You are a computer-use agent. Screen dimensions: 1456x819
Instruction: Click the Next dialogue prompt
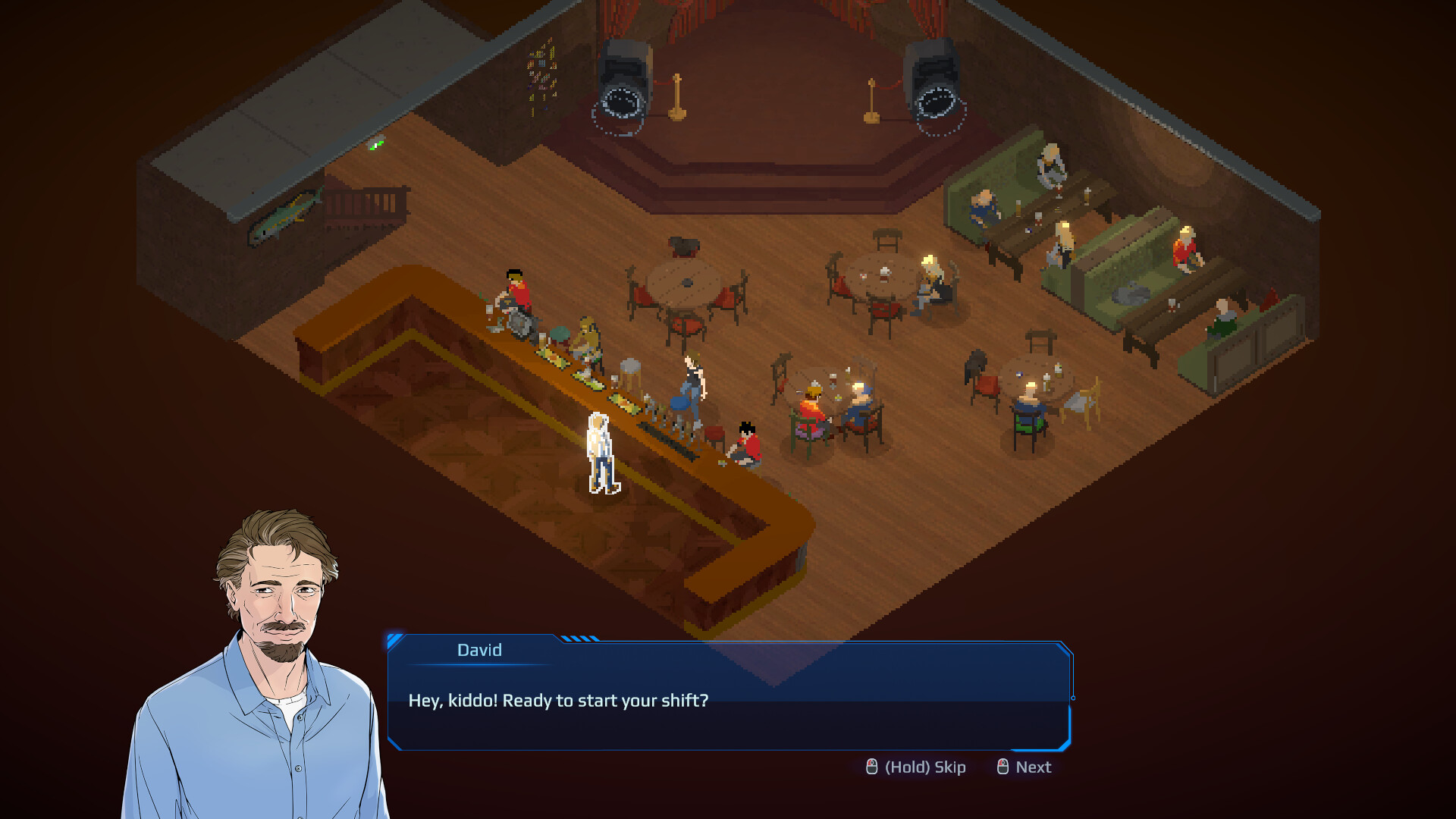[x=1025, y=767]
